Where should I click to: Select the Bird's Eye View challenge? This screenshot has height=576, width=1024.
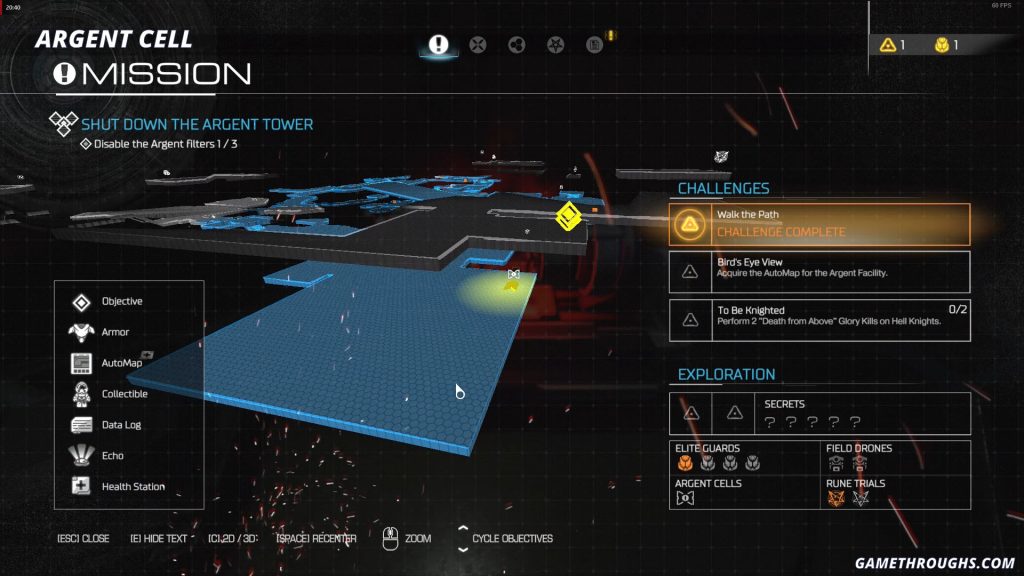[x=819, y=271]
